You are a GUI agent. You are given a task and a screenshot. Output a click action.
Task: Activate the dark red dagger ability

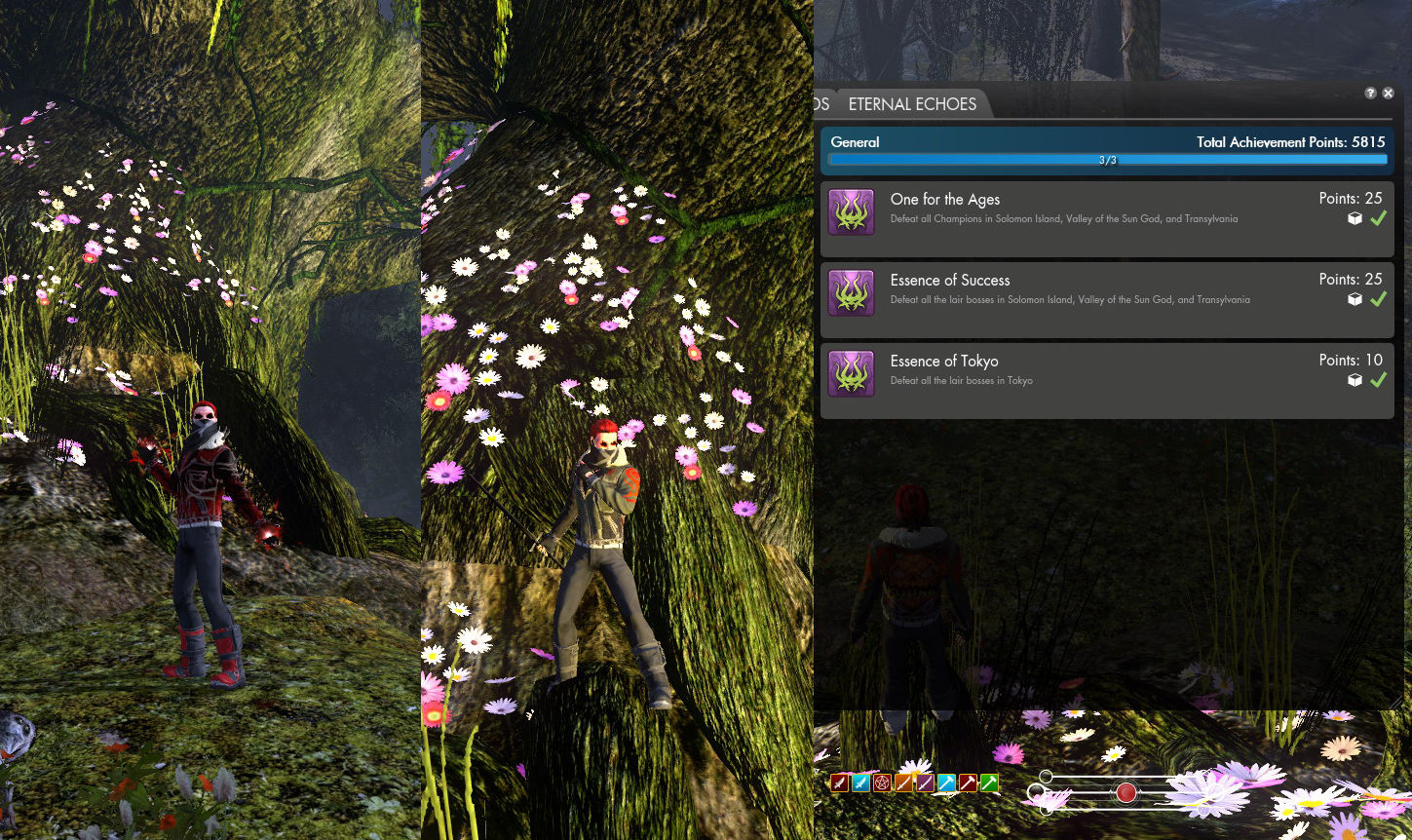click(x=839, y=783)
